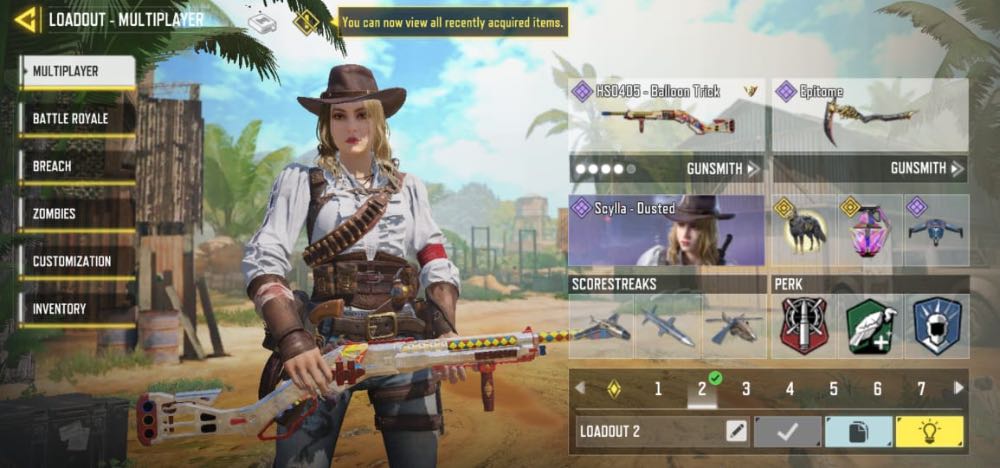Screen dimensions: 1000x468
Task: Go back using the yellow arrow button
Action: click(x=26, y=19)
